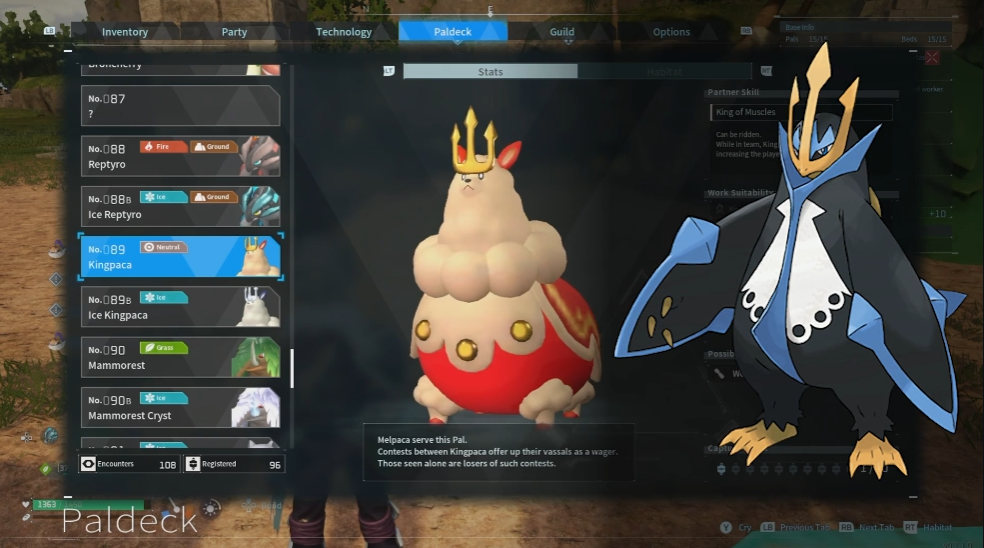Select the Ice Reptyro entry
The image size is (984, 548).
(180, 206)
